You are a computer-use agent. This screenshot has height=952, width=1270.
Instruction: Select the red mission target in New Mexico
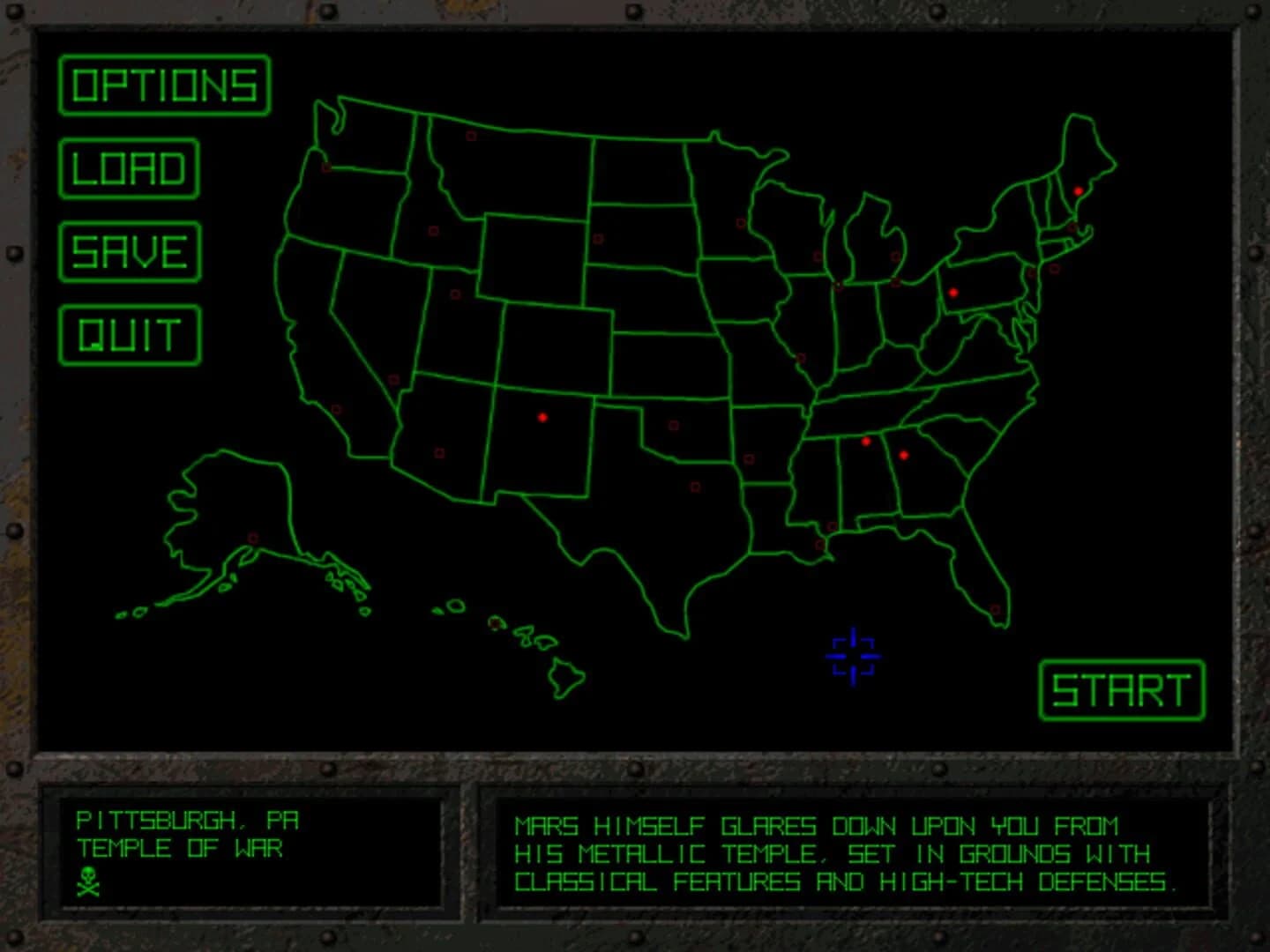pyautogui.click(x=542, y=418)
